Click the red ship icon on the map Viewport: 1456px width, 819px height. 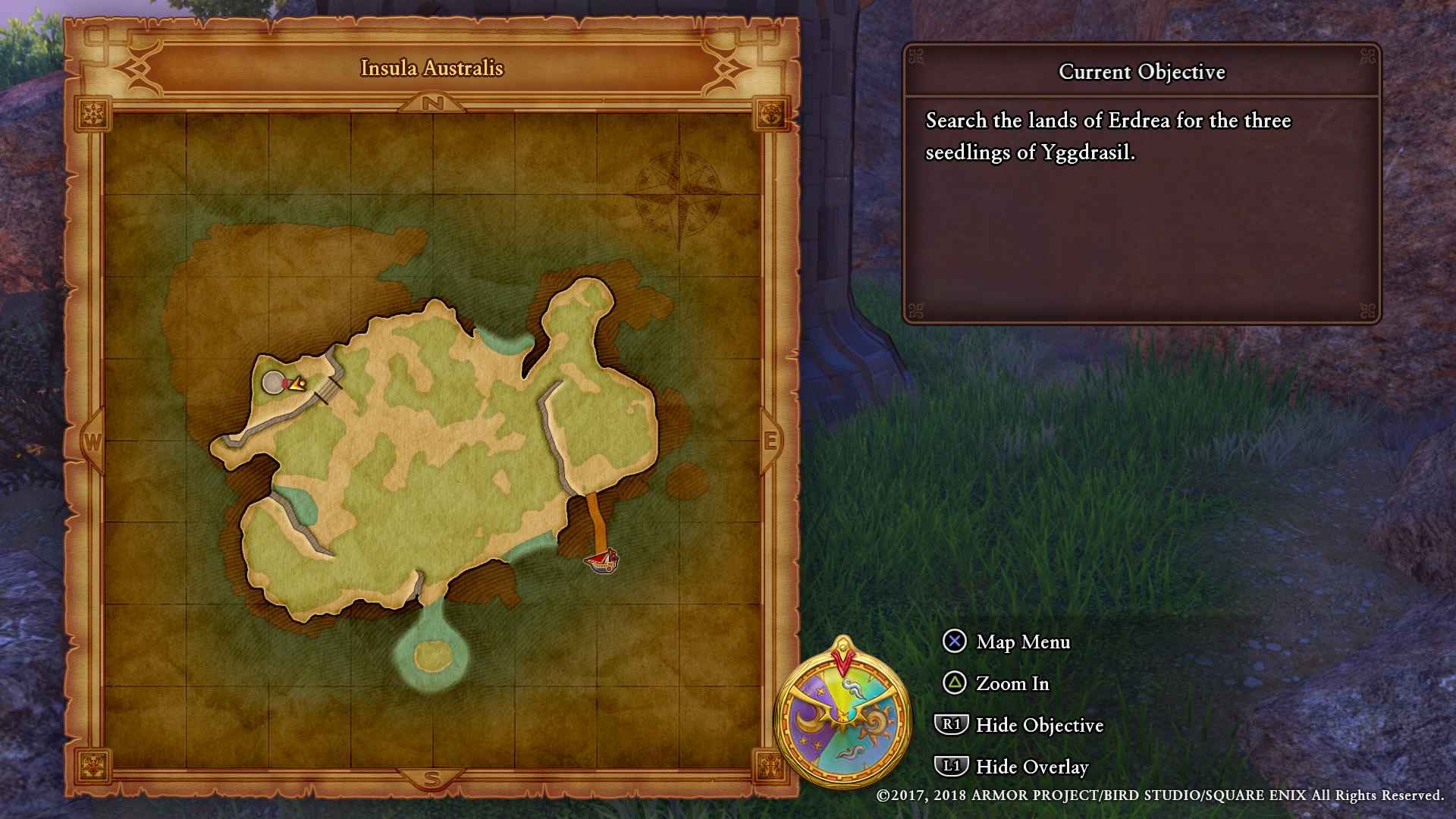(x=601, y=561)
